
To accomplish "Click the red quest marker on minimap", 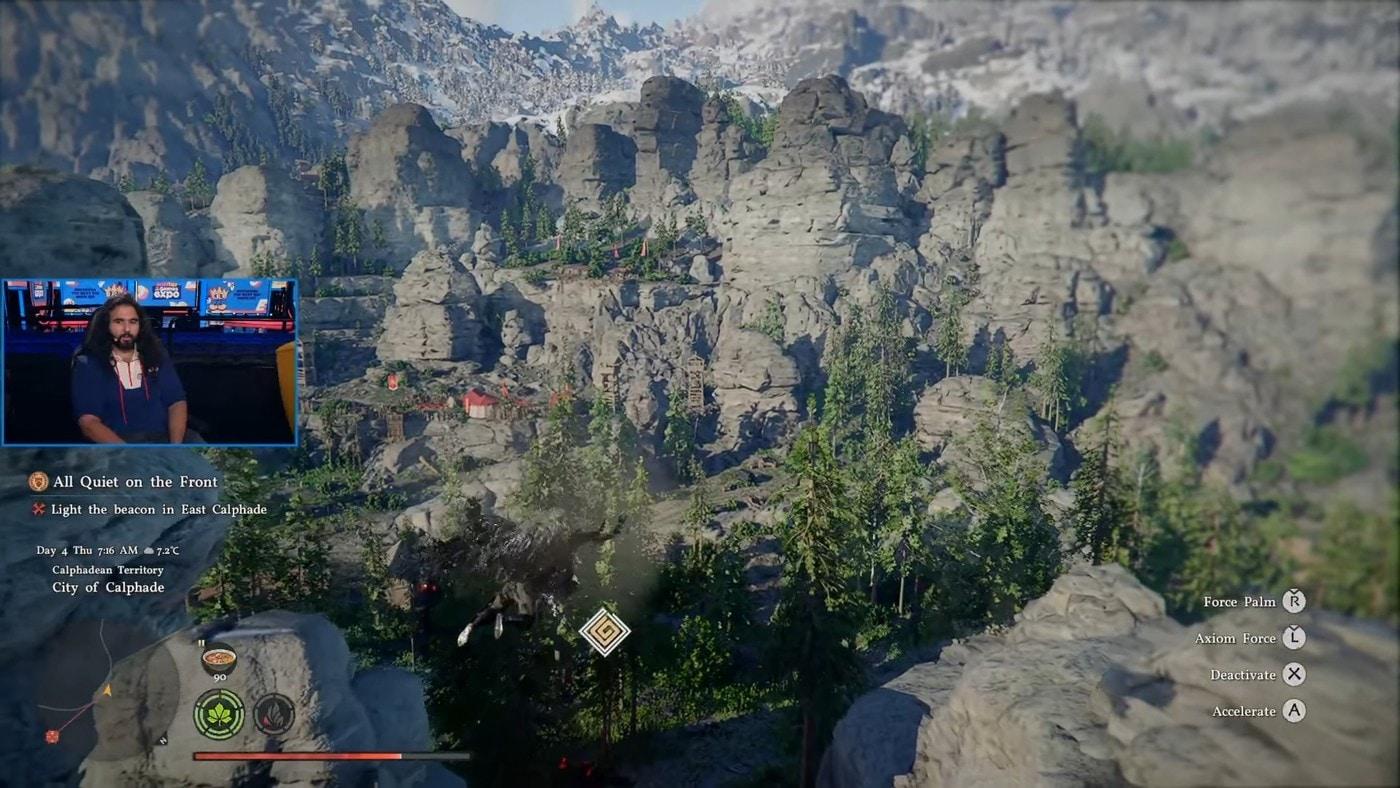I will [52, 736].
